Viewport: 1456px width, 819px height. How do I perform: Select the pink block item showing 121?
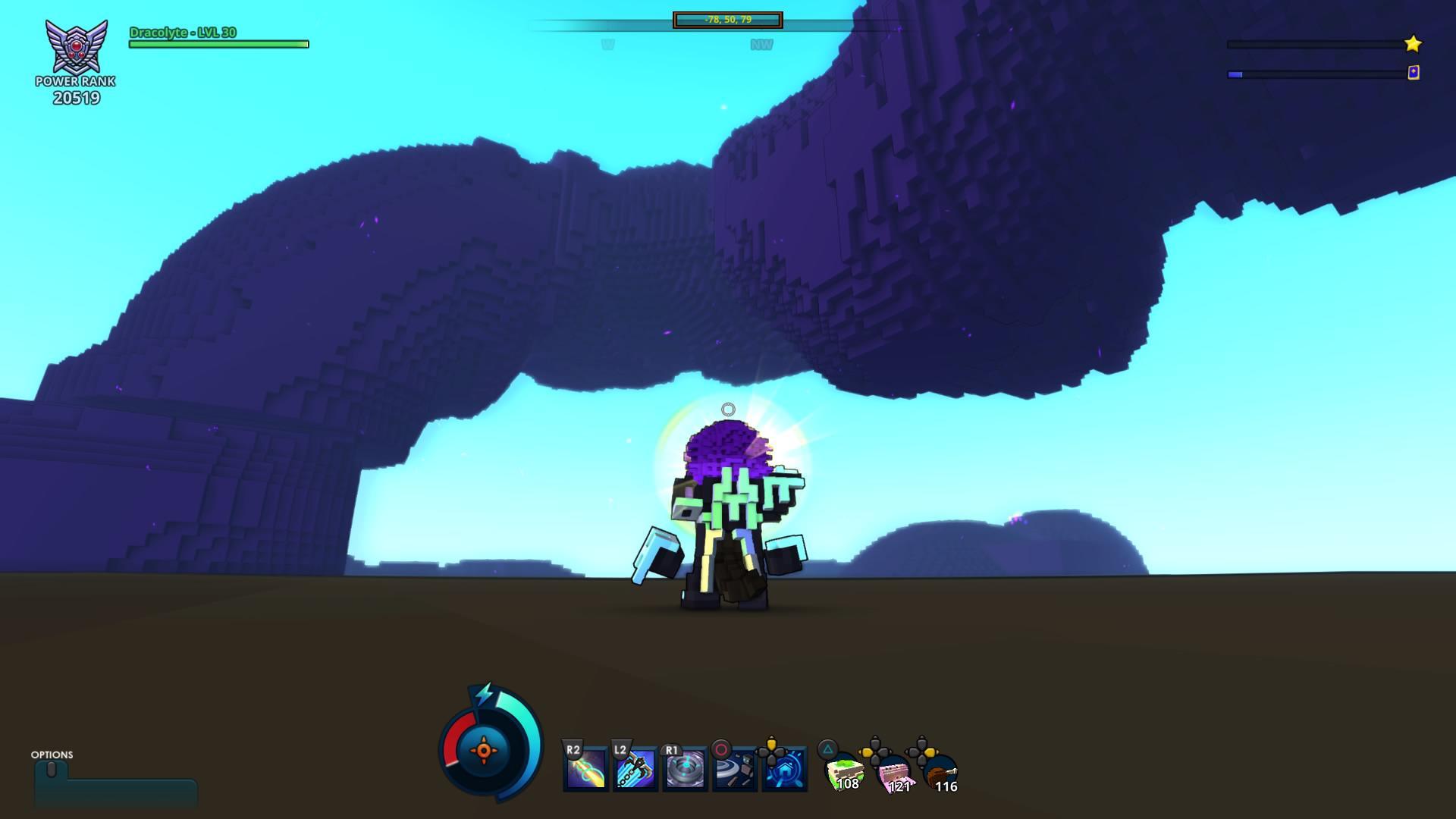coord(893,776)
